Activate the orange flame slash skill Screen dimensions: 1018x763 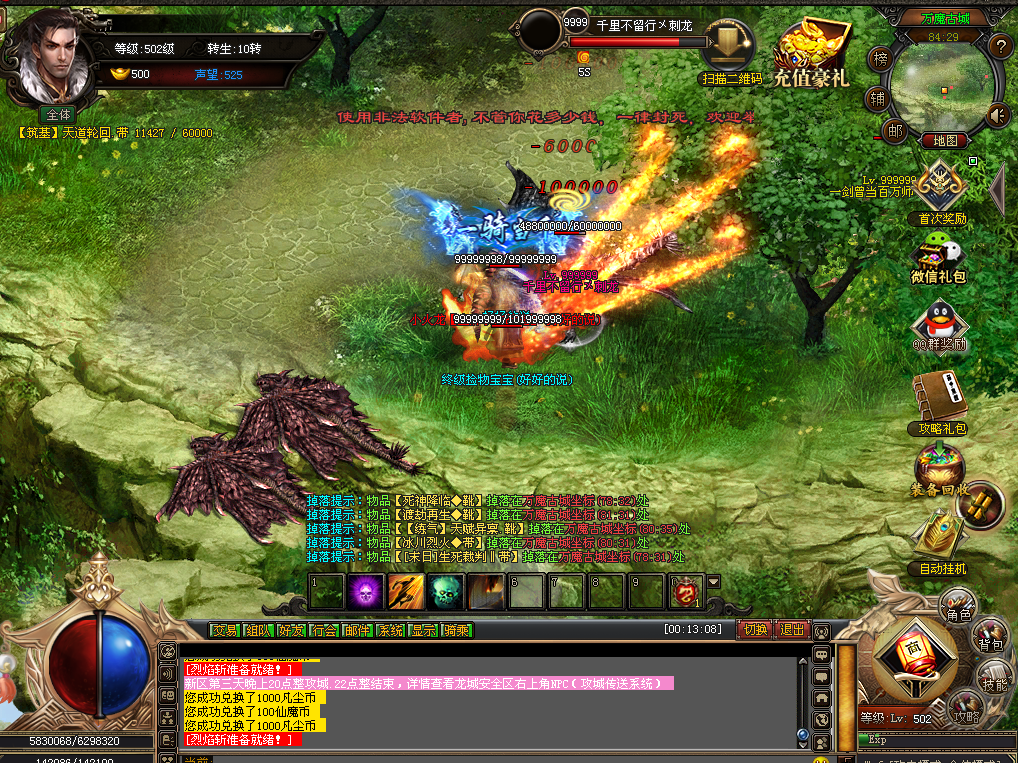pyautogui.click(x=405, y=592)
